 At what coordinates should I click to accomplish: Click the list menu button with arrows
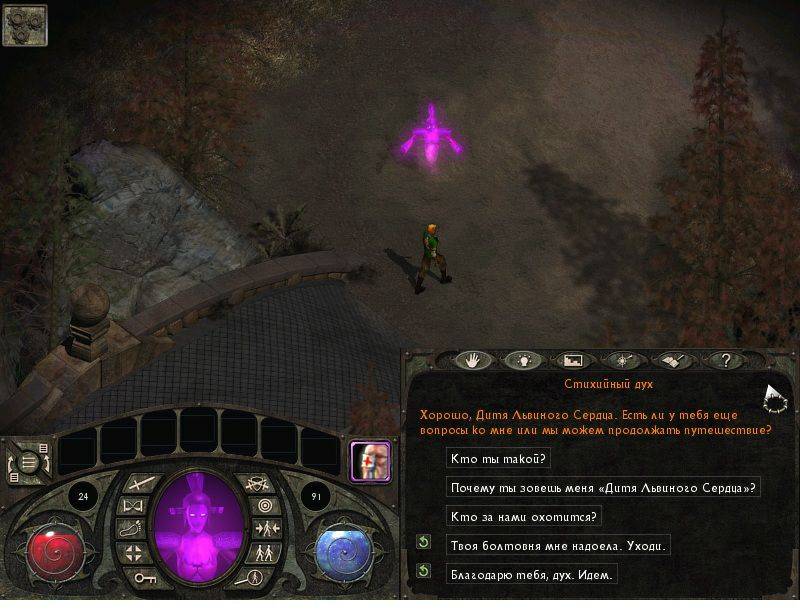point(29,463)
